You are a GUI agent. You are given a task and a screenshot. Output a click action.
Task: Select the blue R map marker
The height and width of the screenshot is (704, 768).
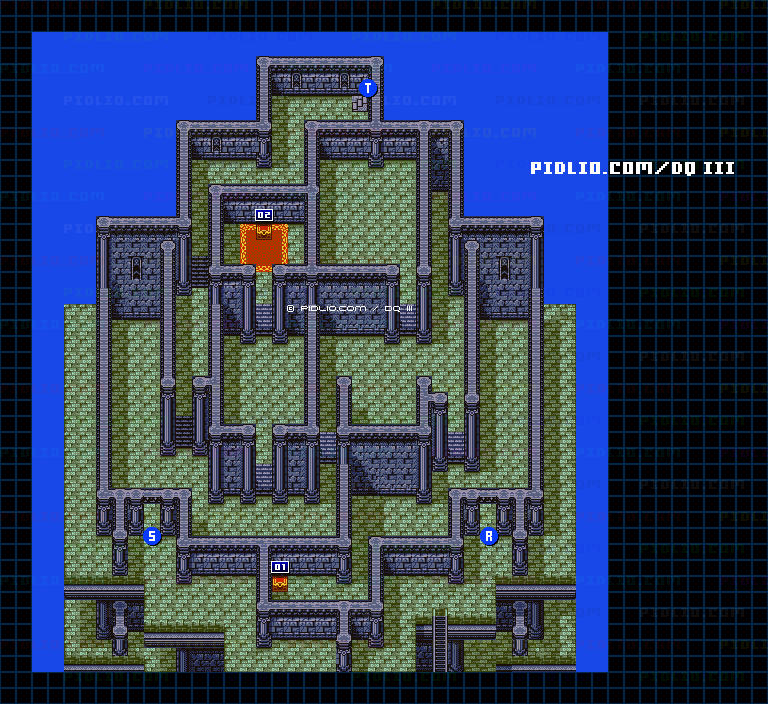[489, 537]
